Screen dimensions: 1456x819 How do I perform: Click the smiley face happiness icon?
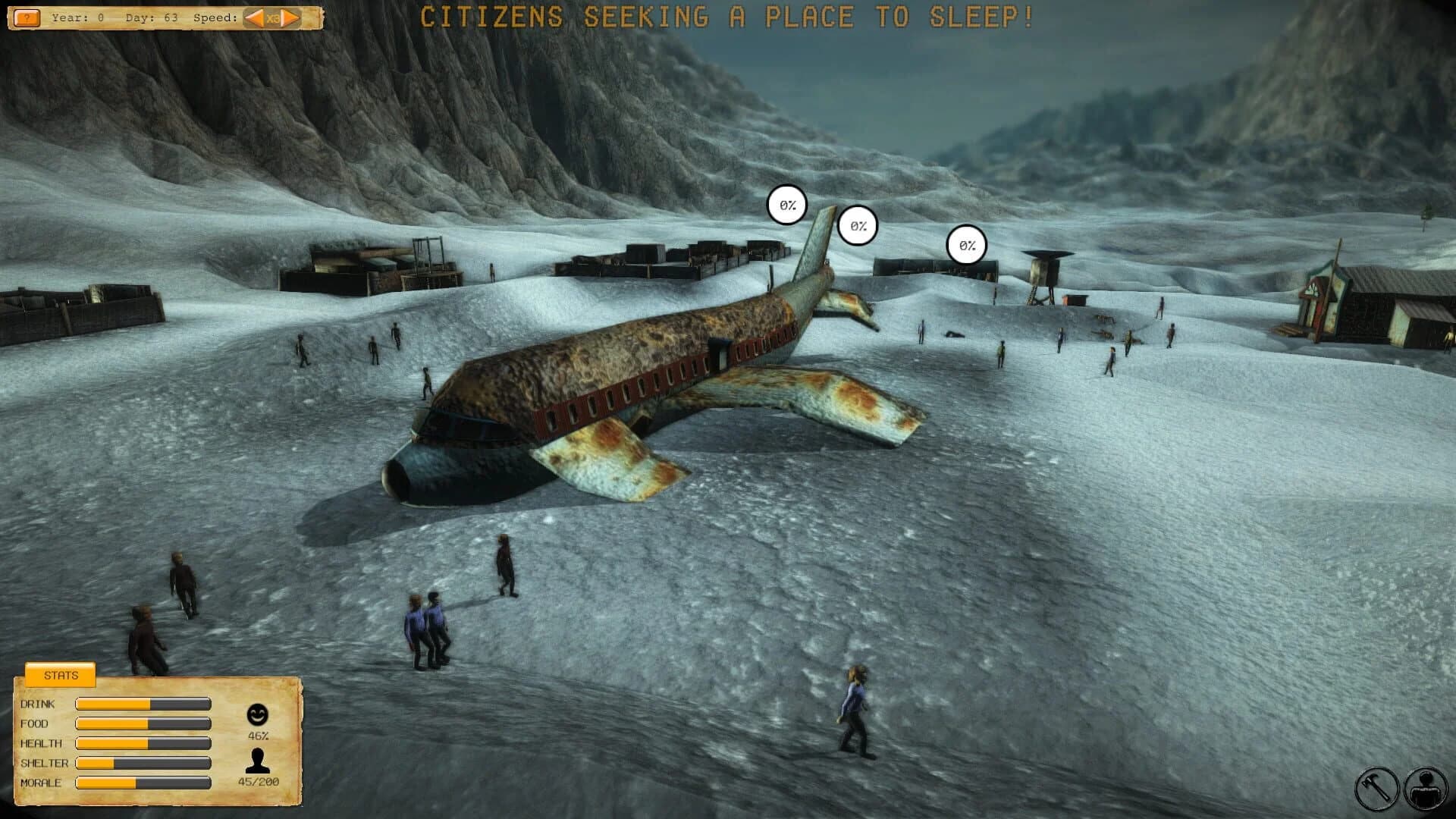tap(257, 714)
